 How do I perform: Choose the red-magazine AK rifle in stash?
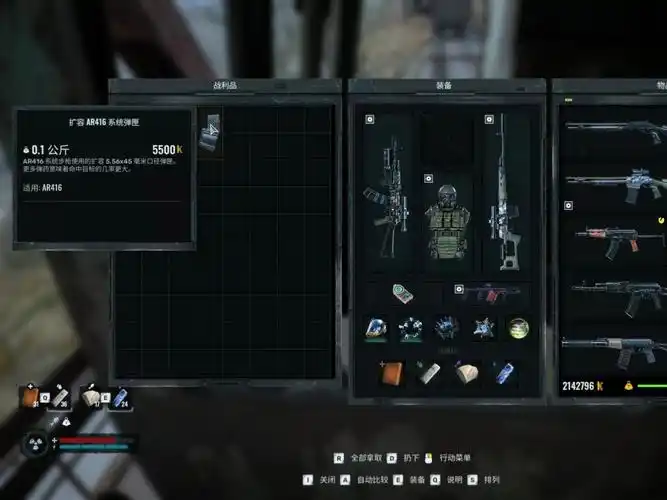click(615, 237)
